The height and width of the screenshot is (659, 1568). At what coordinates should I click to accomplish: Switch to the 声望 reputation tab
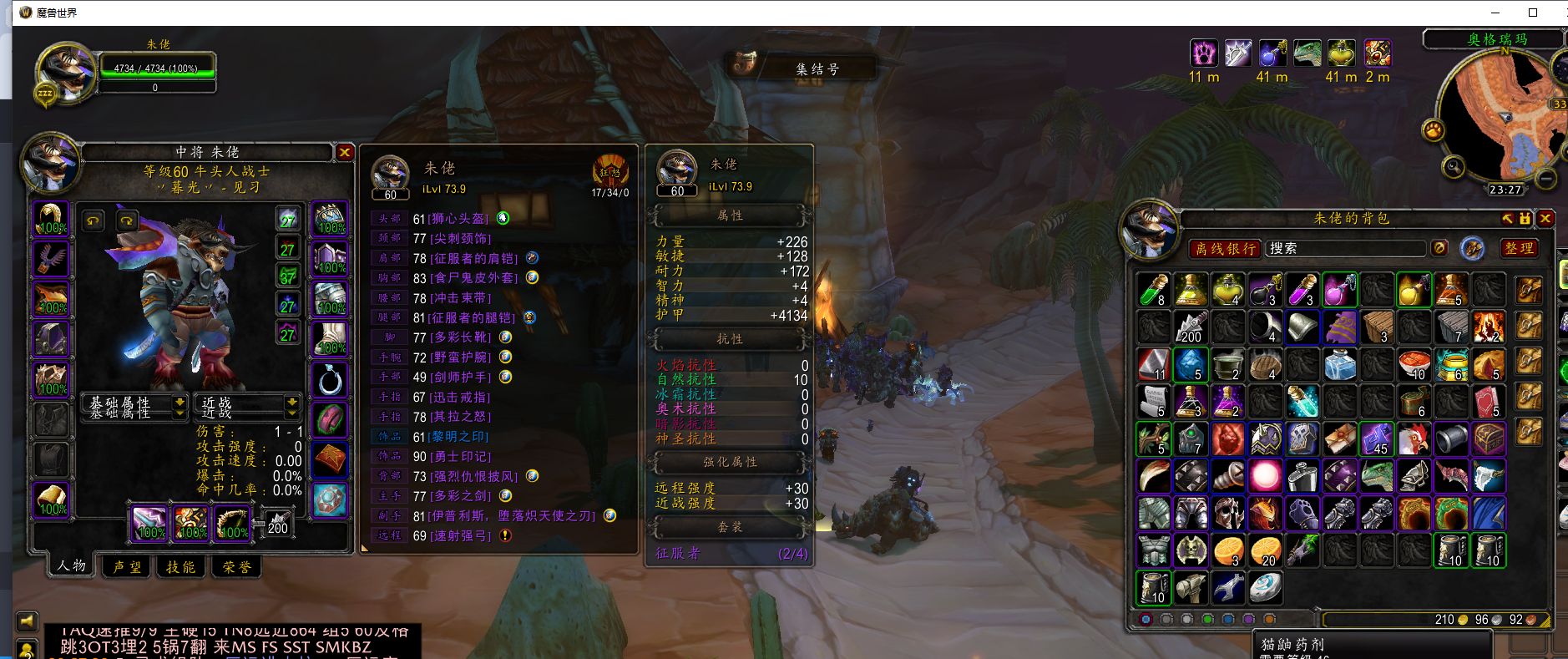[x=127, y=566]
